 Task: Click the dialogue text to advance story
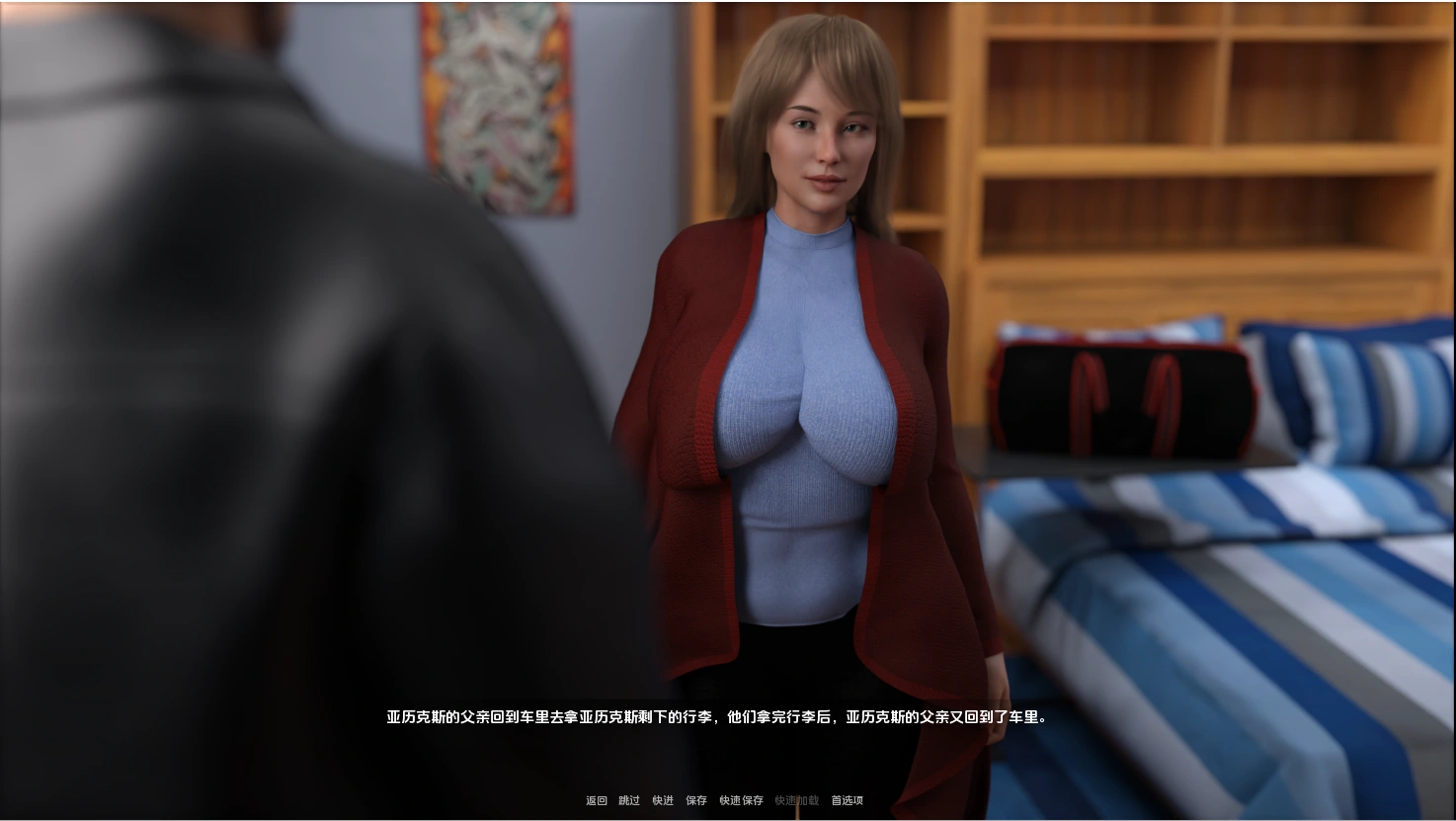point(715,718)
